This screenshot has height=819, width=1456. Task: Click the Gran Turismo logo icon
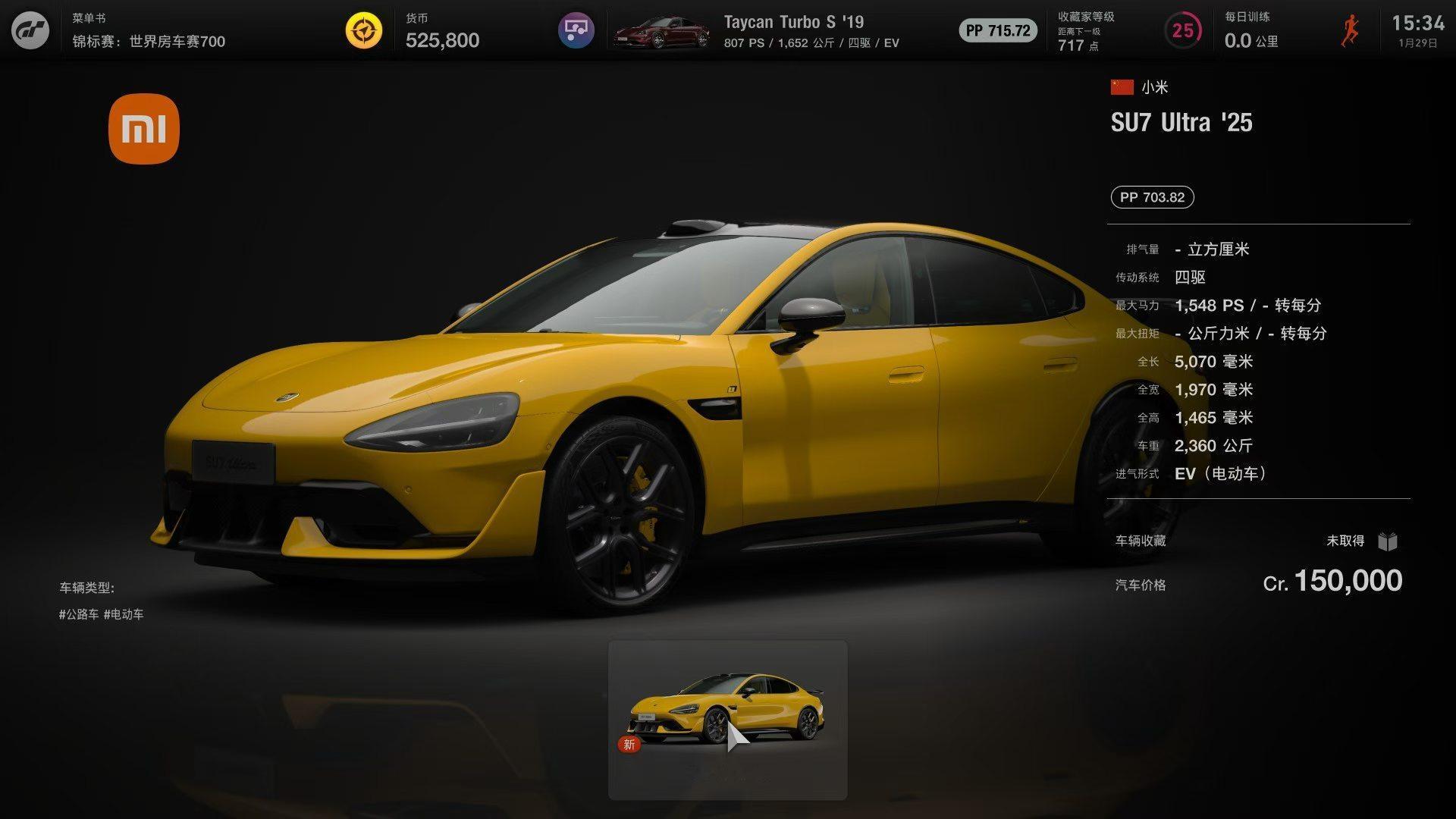coord(30,31)
